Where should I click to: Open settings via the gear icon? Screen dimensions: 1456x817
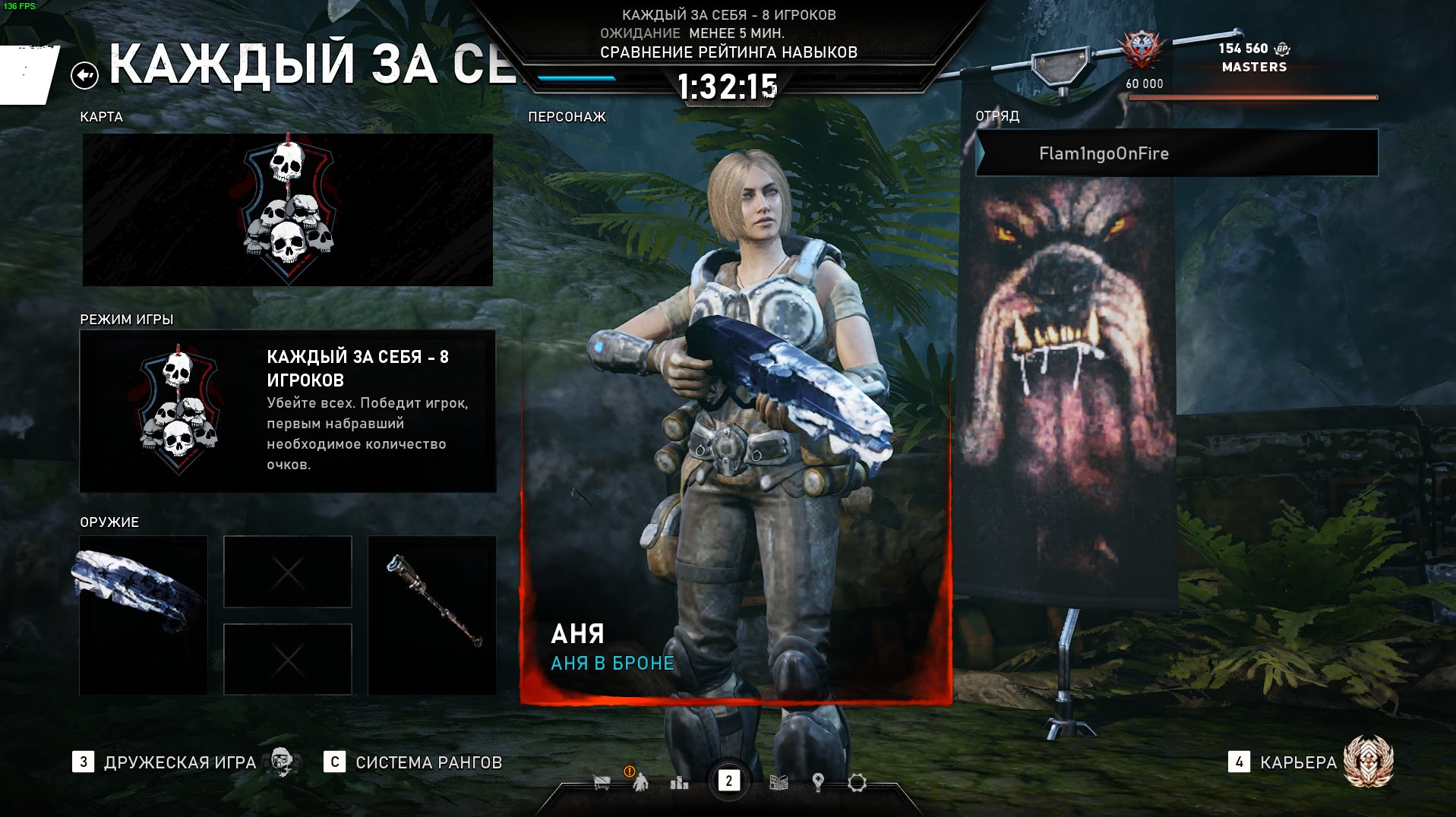[x=857, y=782]
